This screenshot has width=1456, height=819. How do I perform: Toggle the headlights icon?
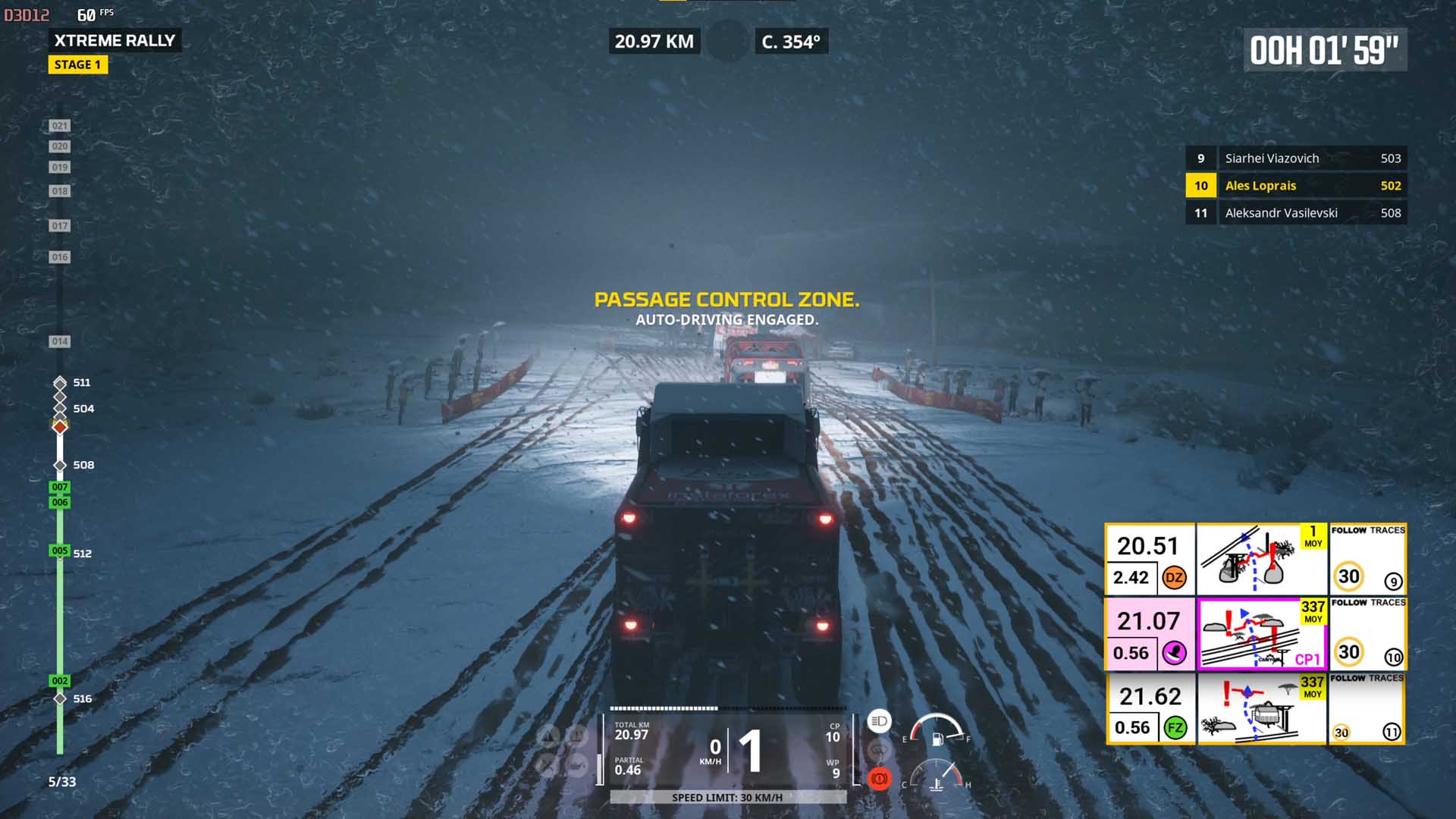tap(879, 721)
